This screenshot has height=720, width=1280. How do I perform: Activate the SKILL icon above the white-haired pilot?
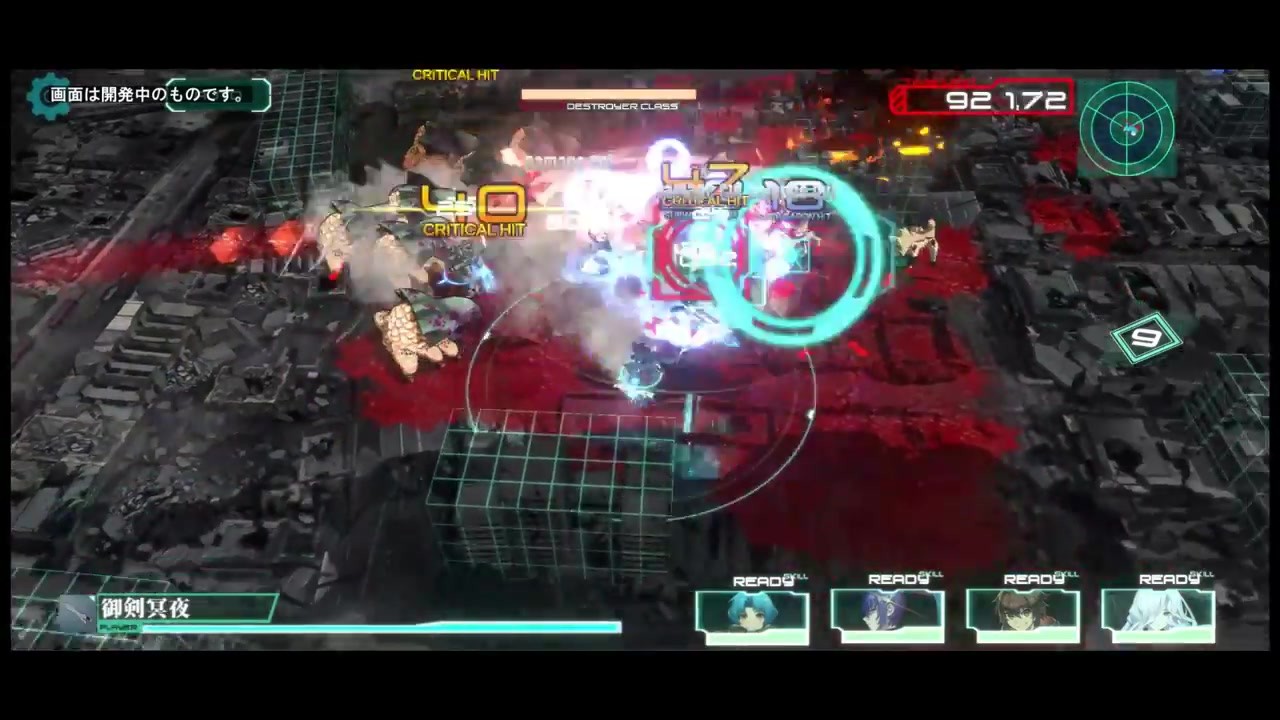pyautogui.click(x=1202, y=576)
